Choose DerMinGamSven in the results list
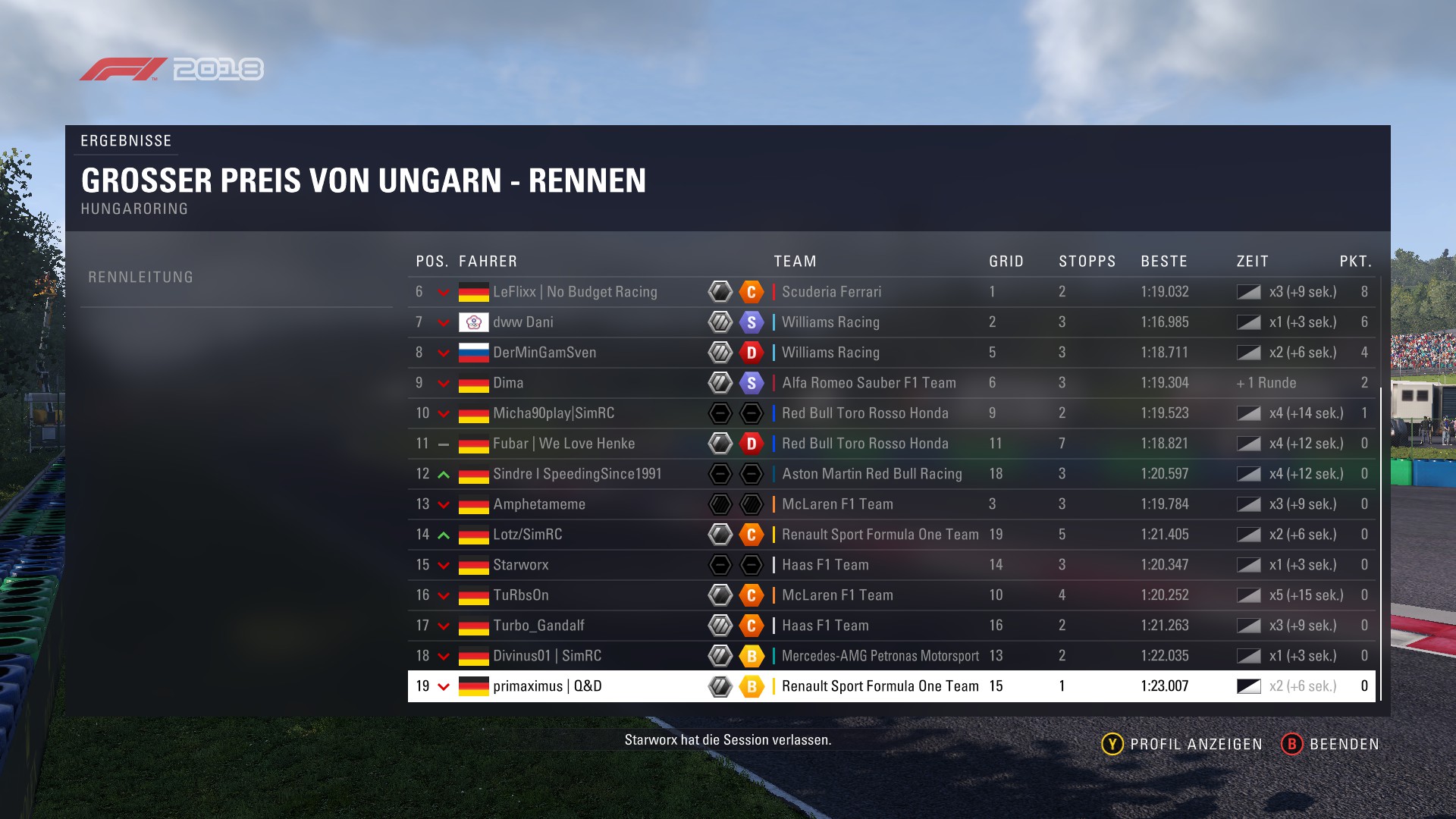Screen dimensions: 1456x819 544,353
